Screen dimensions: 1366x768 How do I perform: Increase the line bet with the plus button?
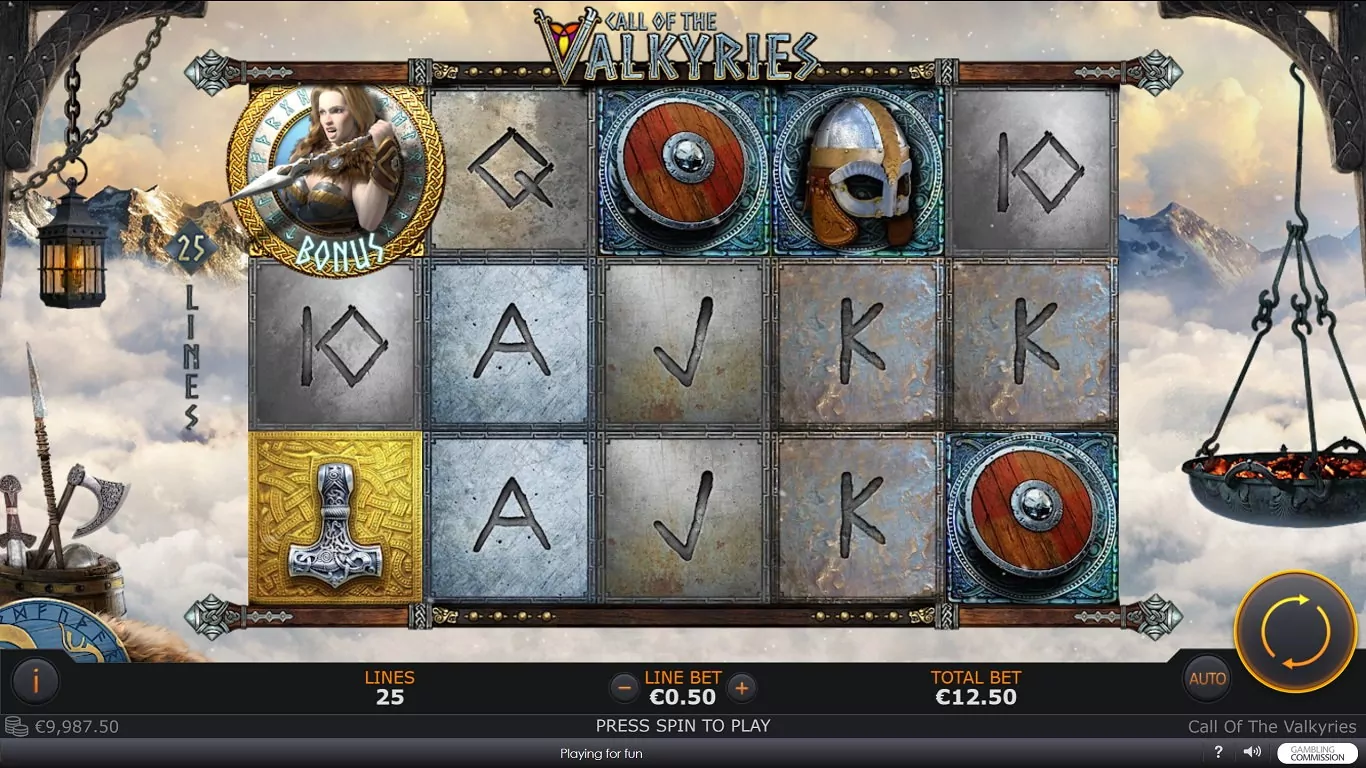pyautogui.click(x=741, y=687)
